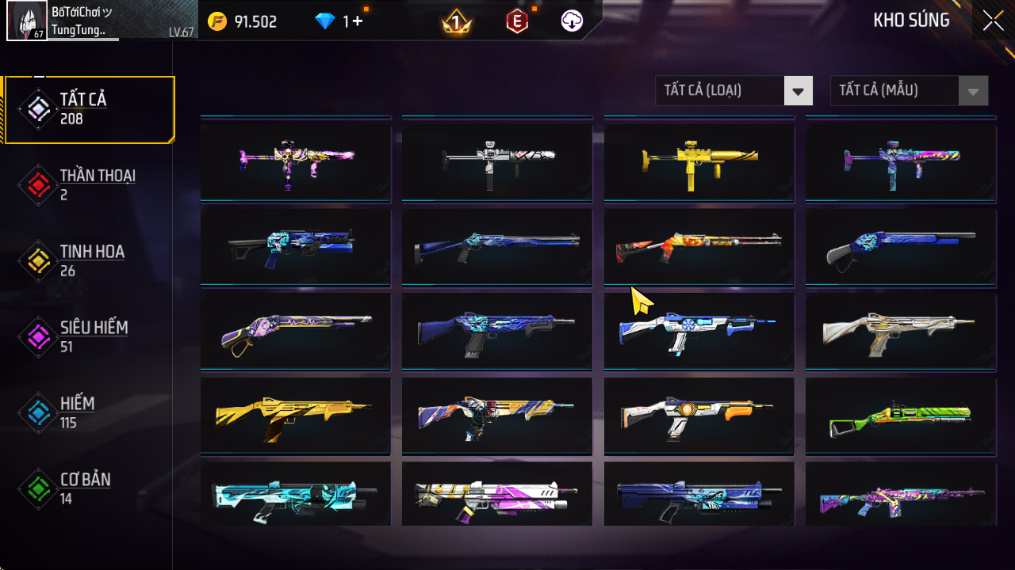
Task: View the player profile avatar
Action: [x=24, y=21]
